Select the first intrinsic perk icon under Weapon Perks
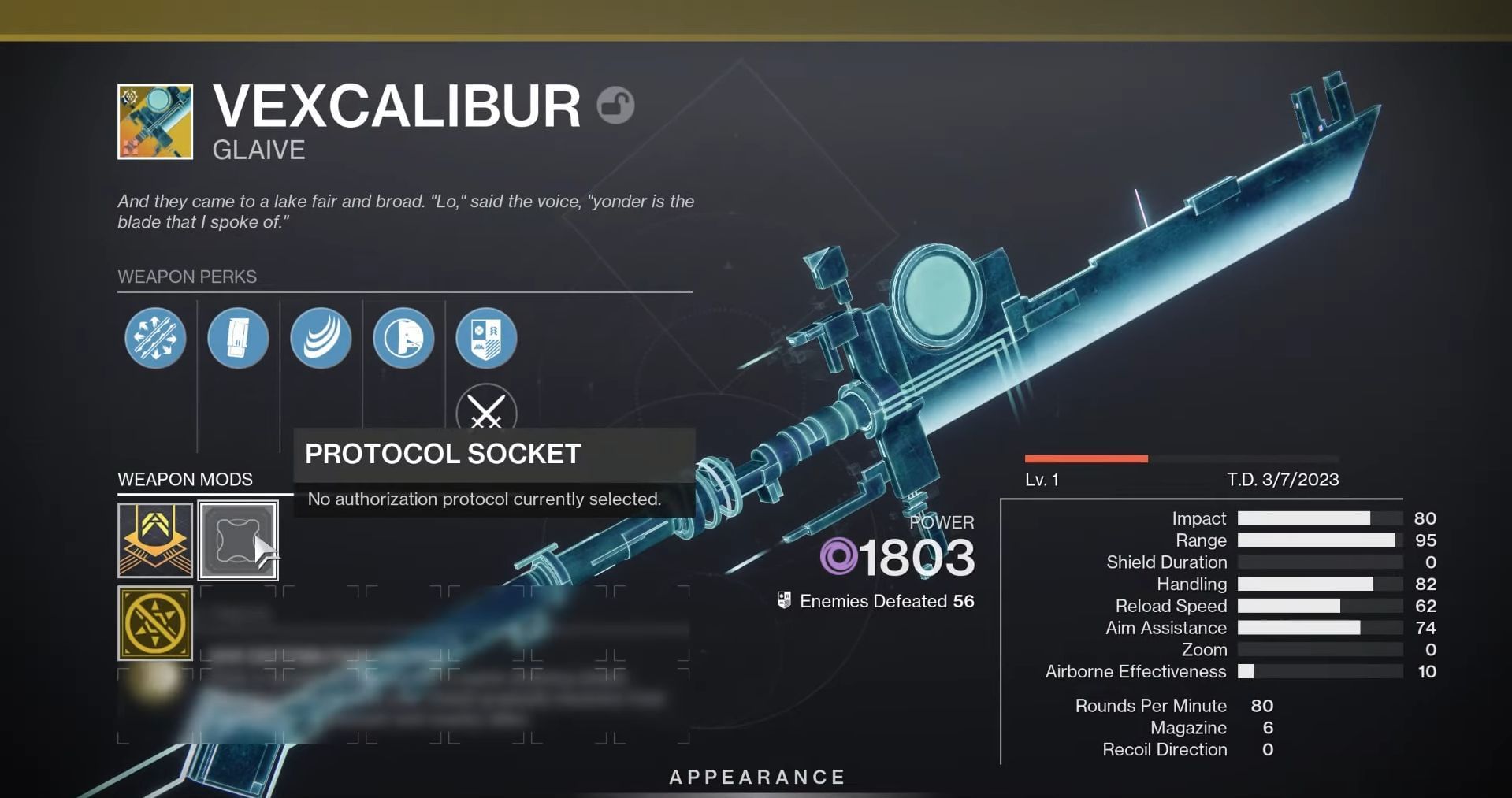This screenshot has height=798, width=1512. (x=155, y=338)
